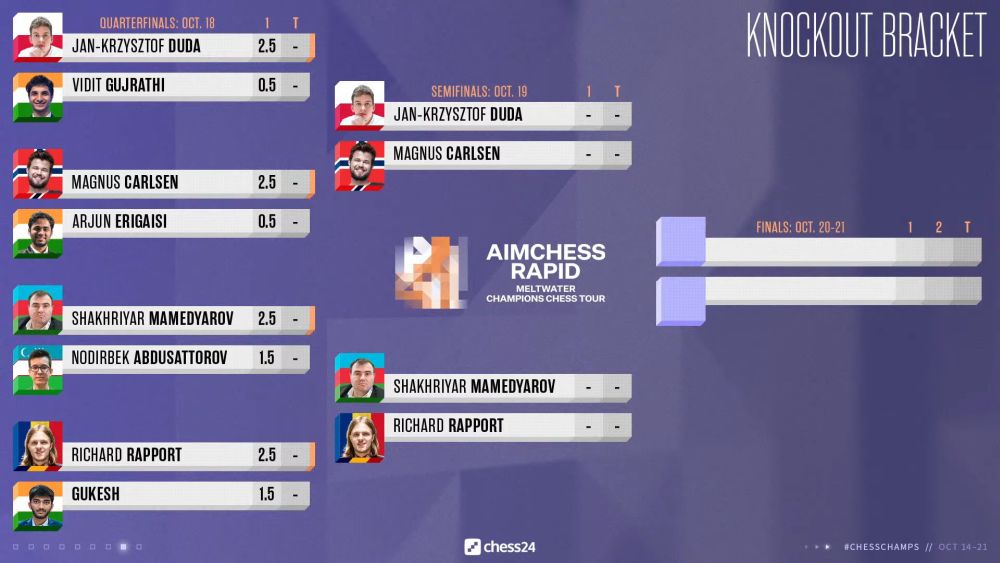
Task: Choose Mamedyarov's semifinal row
Action: point(482,386)
